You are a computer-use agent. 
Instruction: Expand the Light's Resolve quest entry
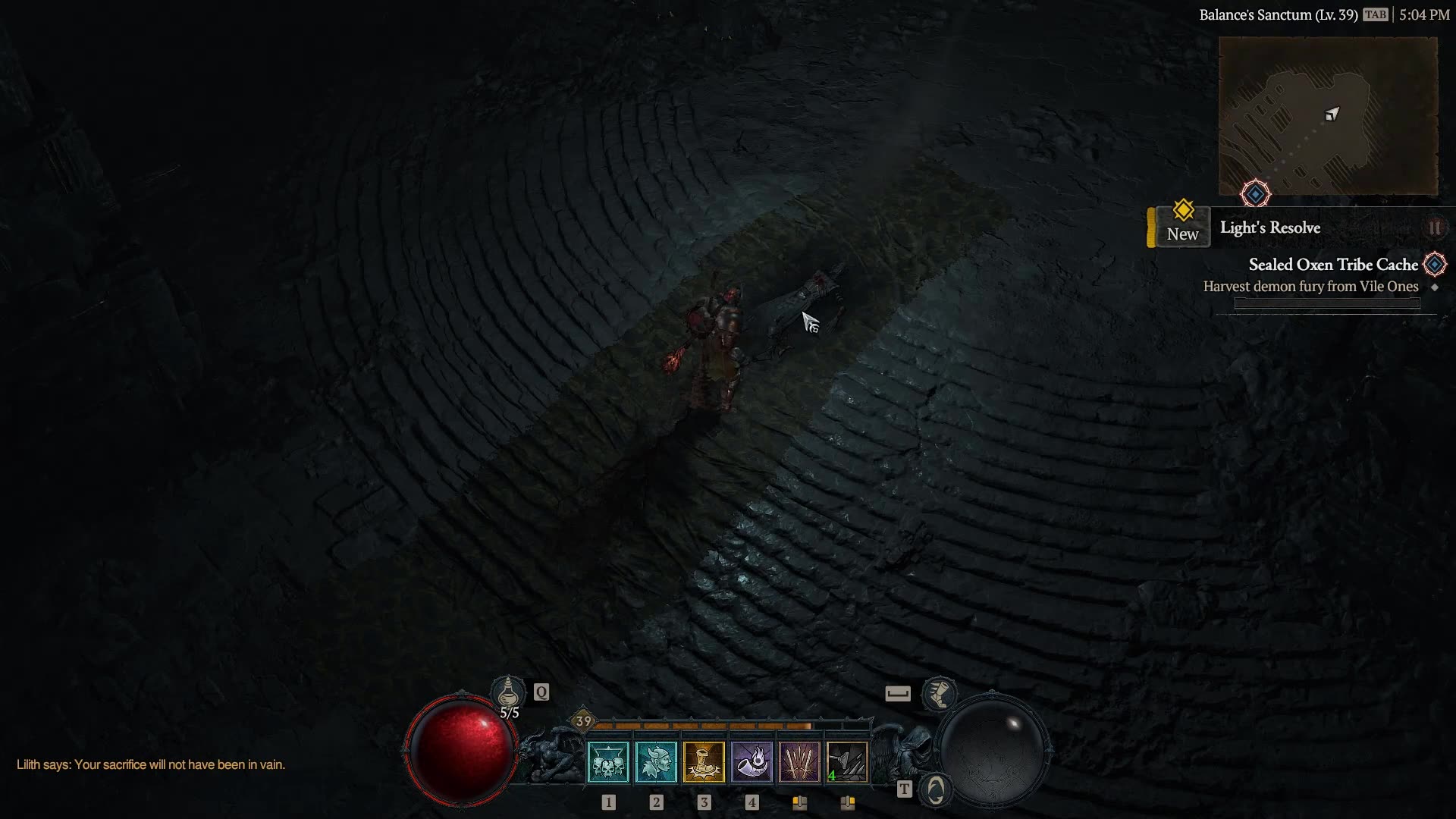(1269, 227)
